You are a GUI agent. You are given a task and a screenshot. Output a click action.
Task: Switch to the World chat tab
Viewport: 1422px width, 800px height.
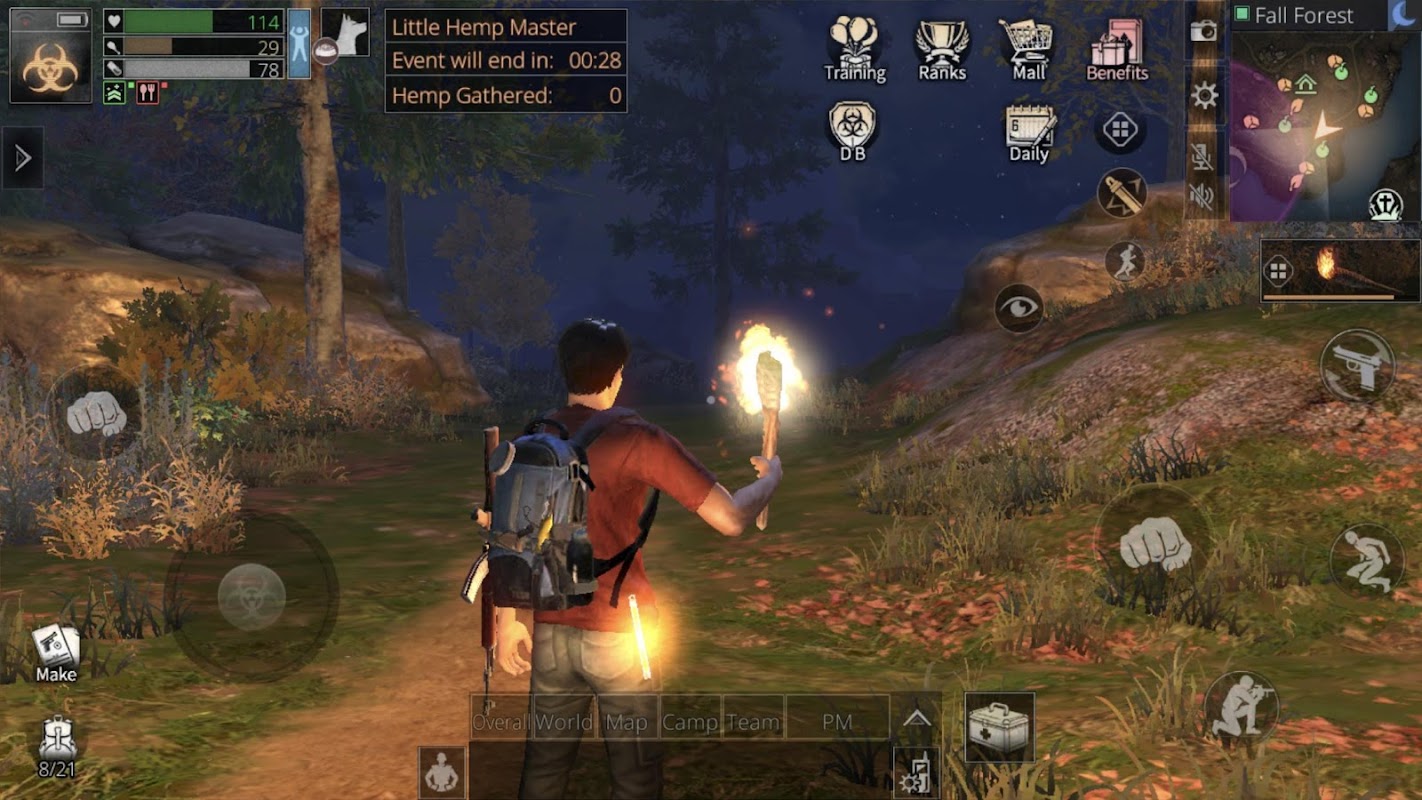564,722
